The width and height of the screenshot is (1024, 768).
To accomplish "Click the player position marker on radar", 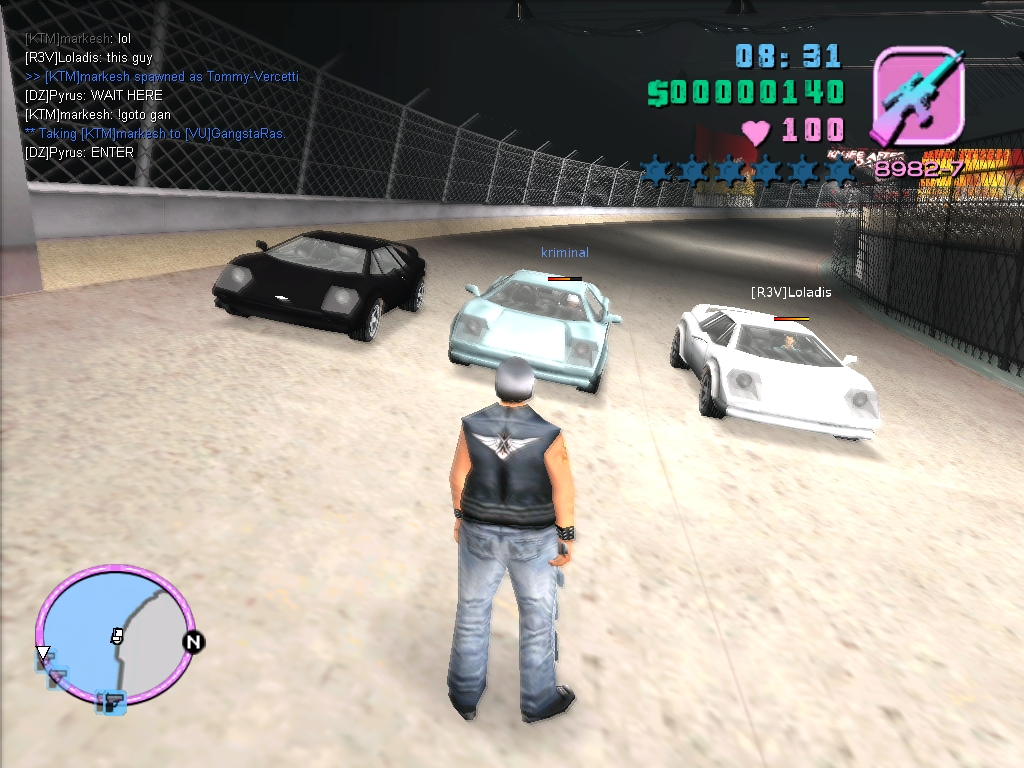I will 117,636.
